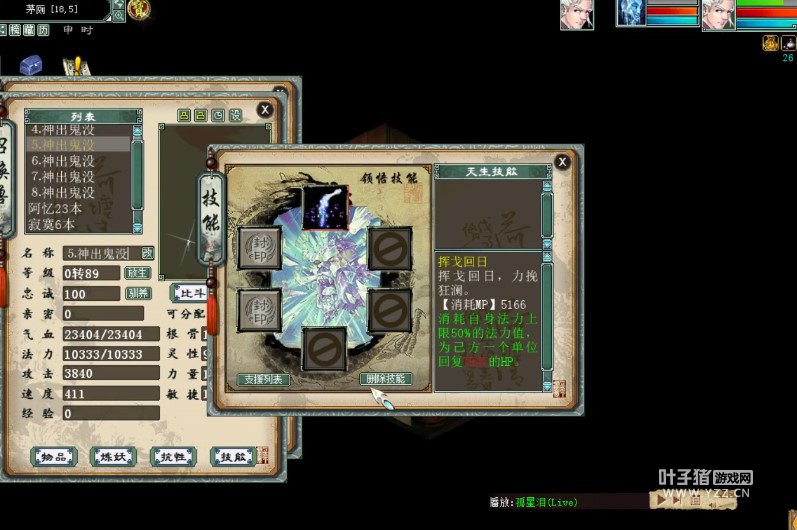
Task: Open the 技能 skills button at the bottom
Action: pyautogui.click(x=232, y=457)
